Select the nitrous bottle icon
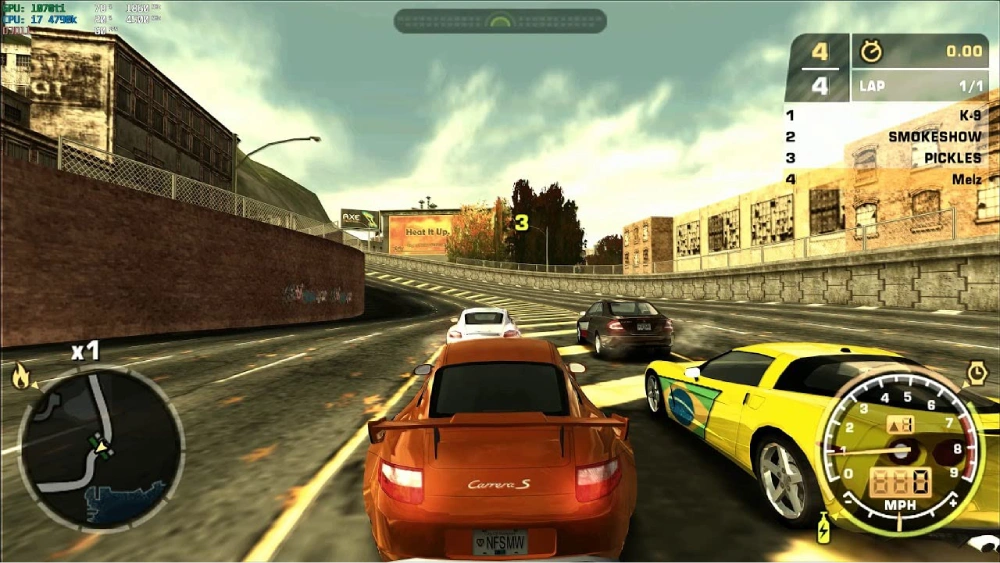The height and width of the screenshot is (563, 1000). click(x=824, y=527)
